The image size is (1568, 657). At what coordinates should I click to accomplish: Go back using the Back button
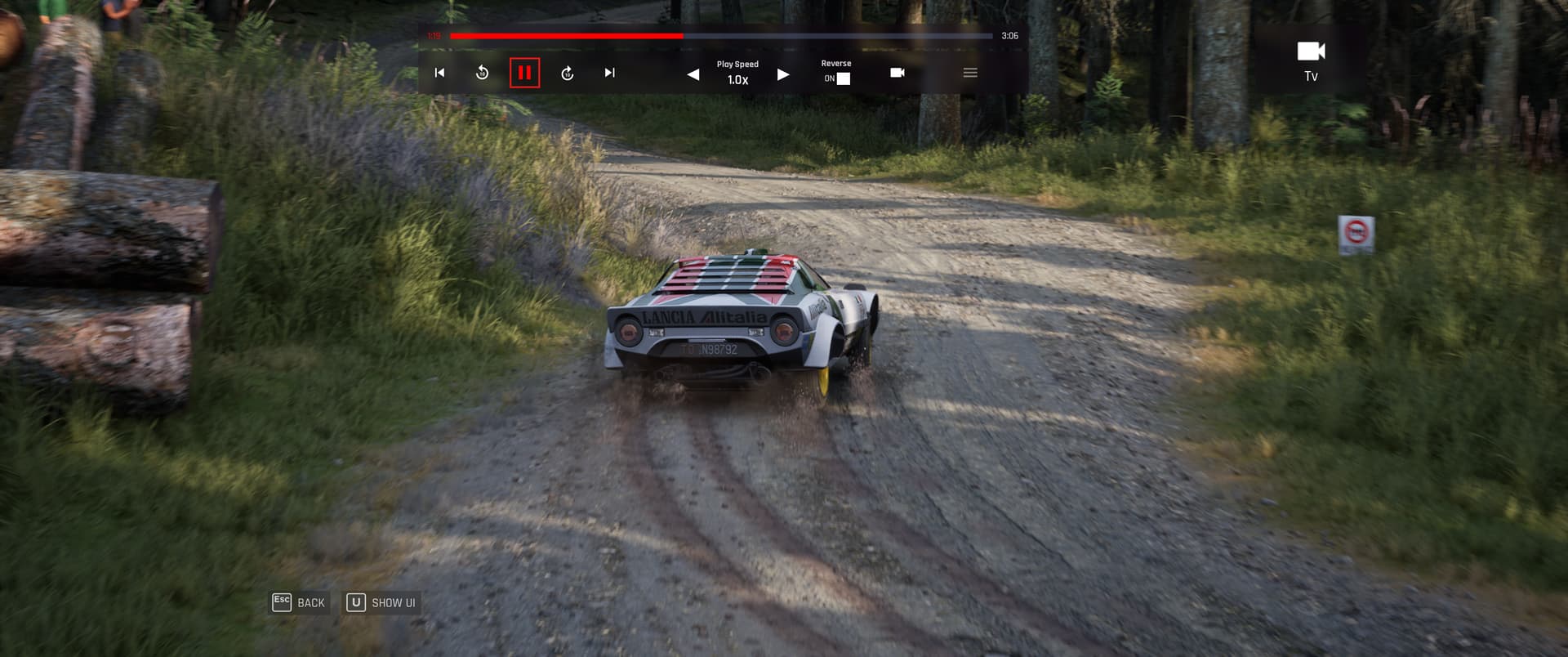[x=300, y=602]
